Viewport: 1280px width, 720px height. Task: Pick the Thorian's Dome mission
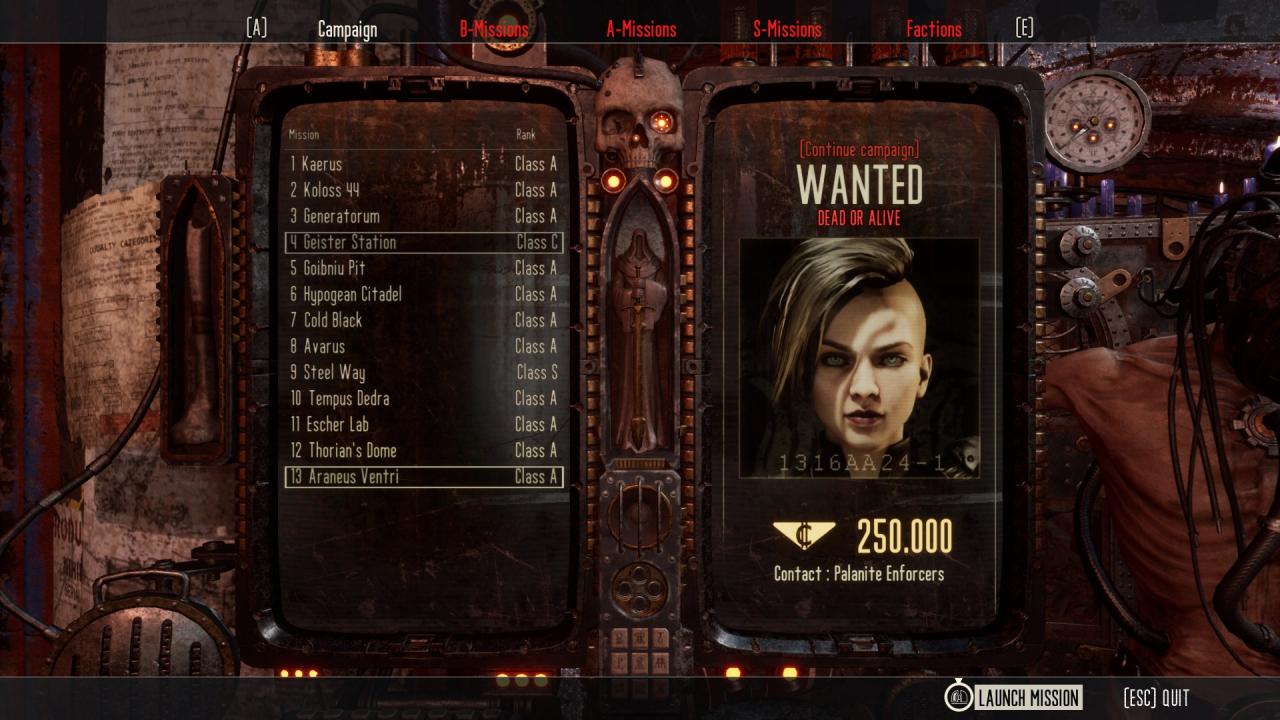pyautogui.click(x=423, y=450)
